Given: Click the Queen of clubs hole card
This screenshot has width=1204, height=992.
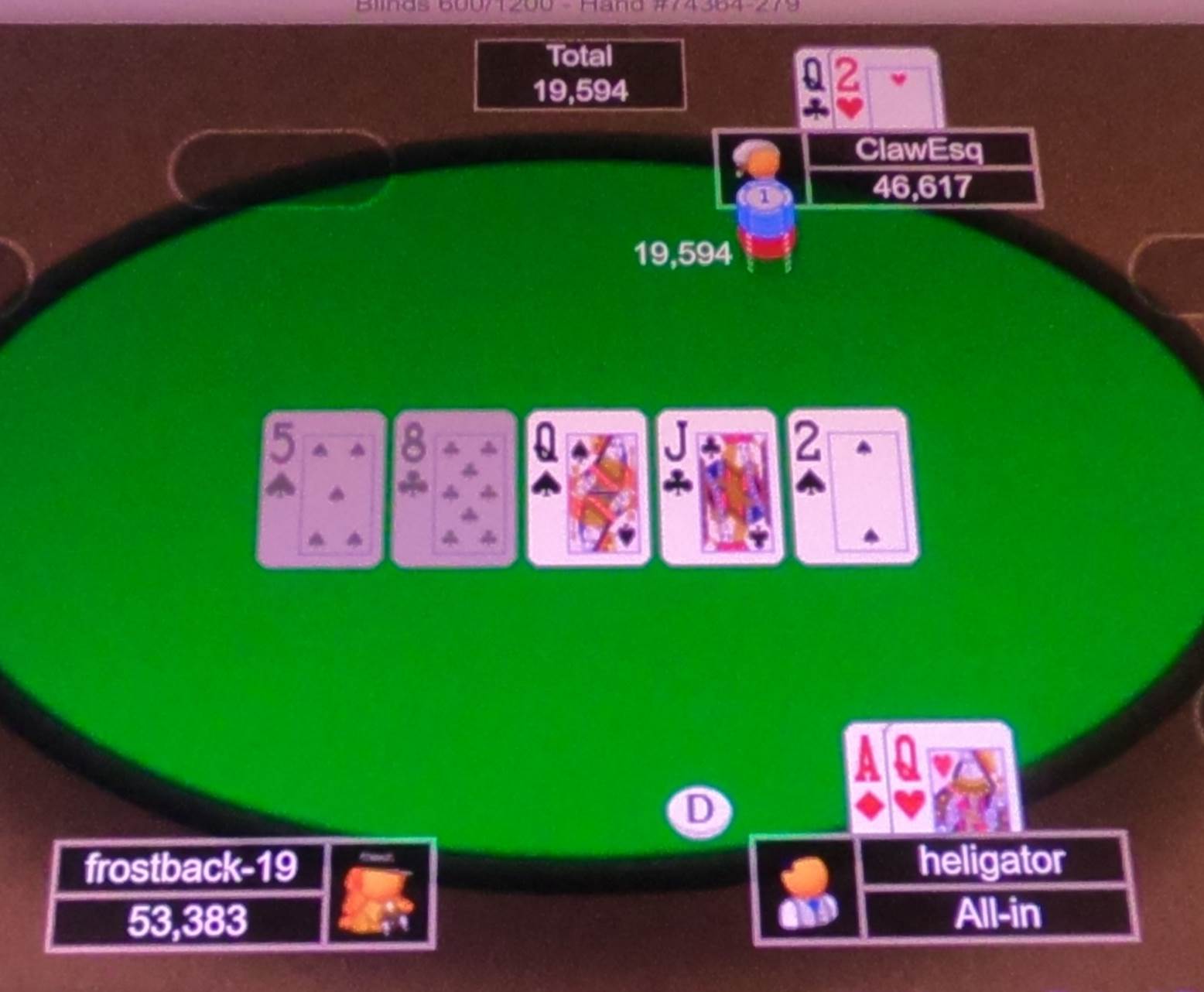Looking at the screenshot, I should (x=811, y=85).
